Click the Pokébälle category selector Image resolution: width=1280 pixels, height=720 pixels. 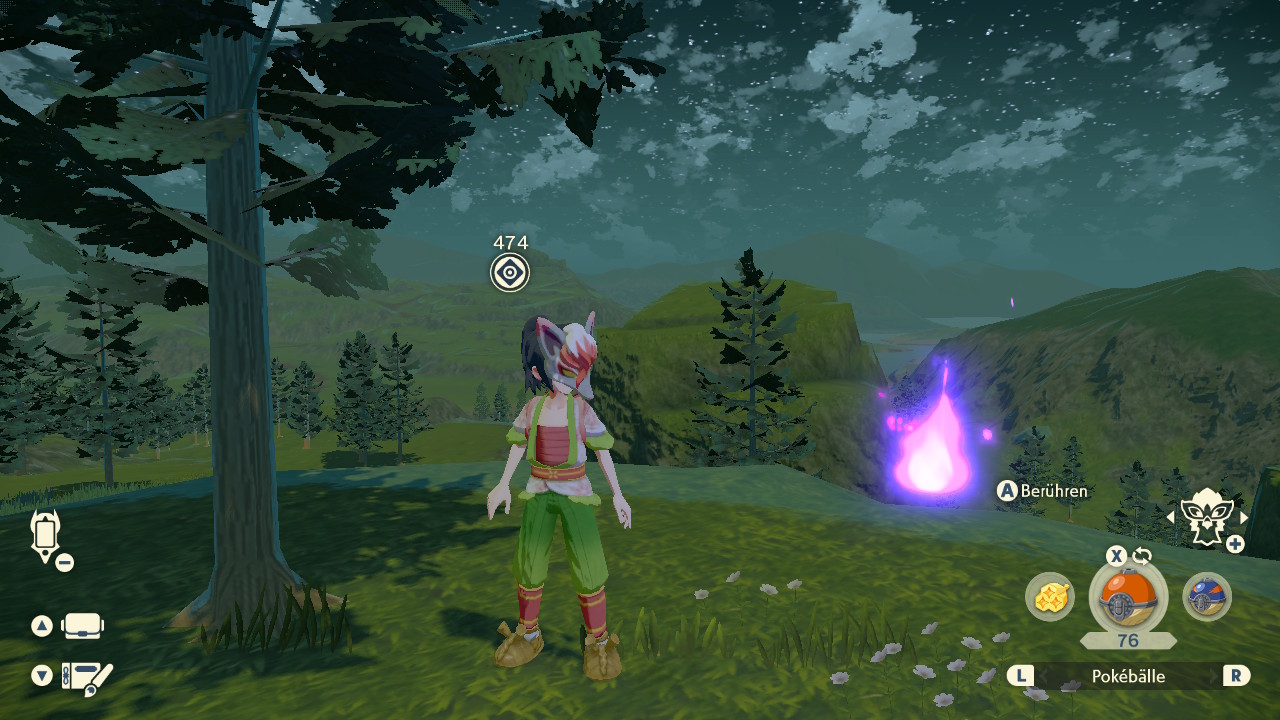pyautogui.click(x=1128, y=676)
